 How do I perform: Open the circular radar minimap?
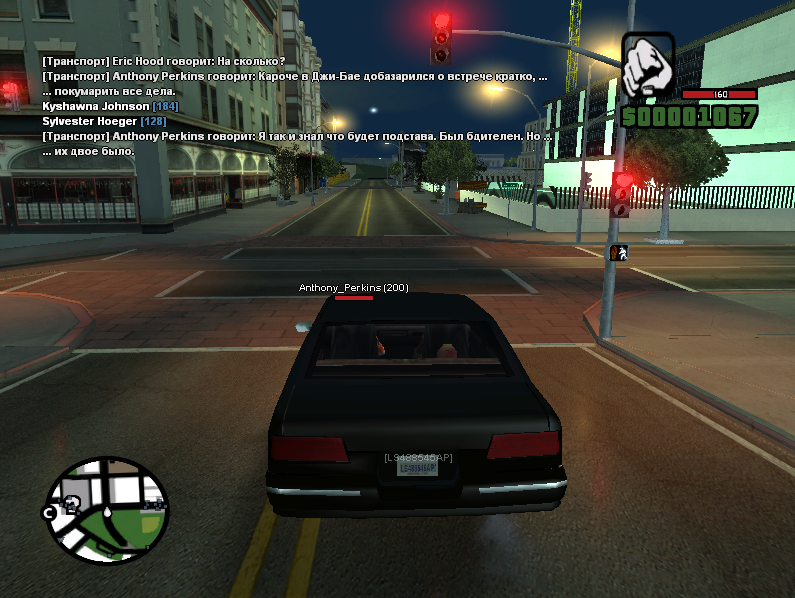[105, 508]
